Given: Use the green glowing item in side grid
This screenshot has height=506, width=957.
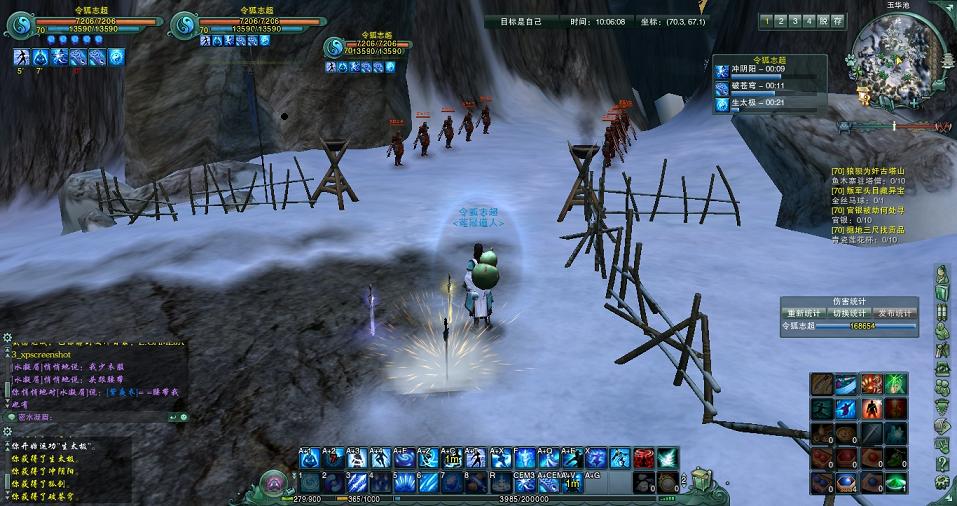Looking at the screenshot, I should (896, 482).
